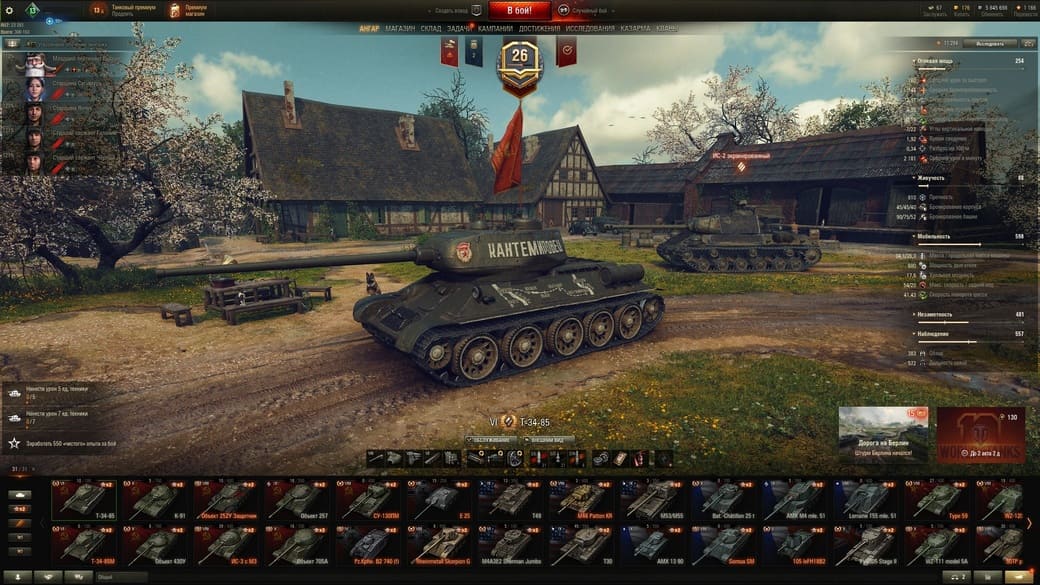Image resolution: width=1040 pixels, height=585 pixels.
Task: Open the level 26 battle pass badge
Action: (x=519, y=58)
